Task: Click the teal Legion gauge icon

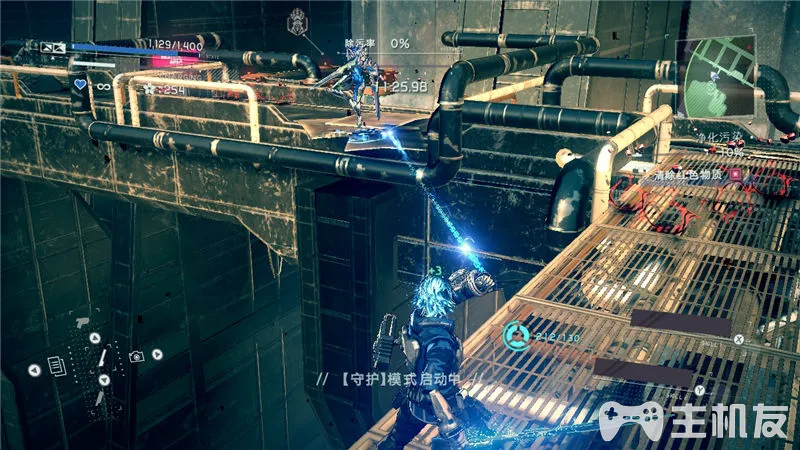Action: pos(517,334)
